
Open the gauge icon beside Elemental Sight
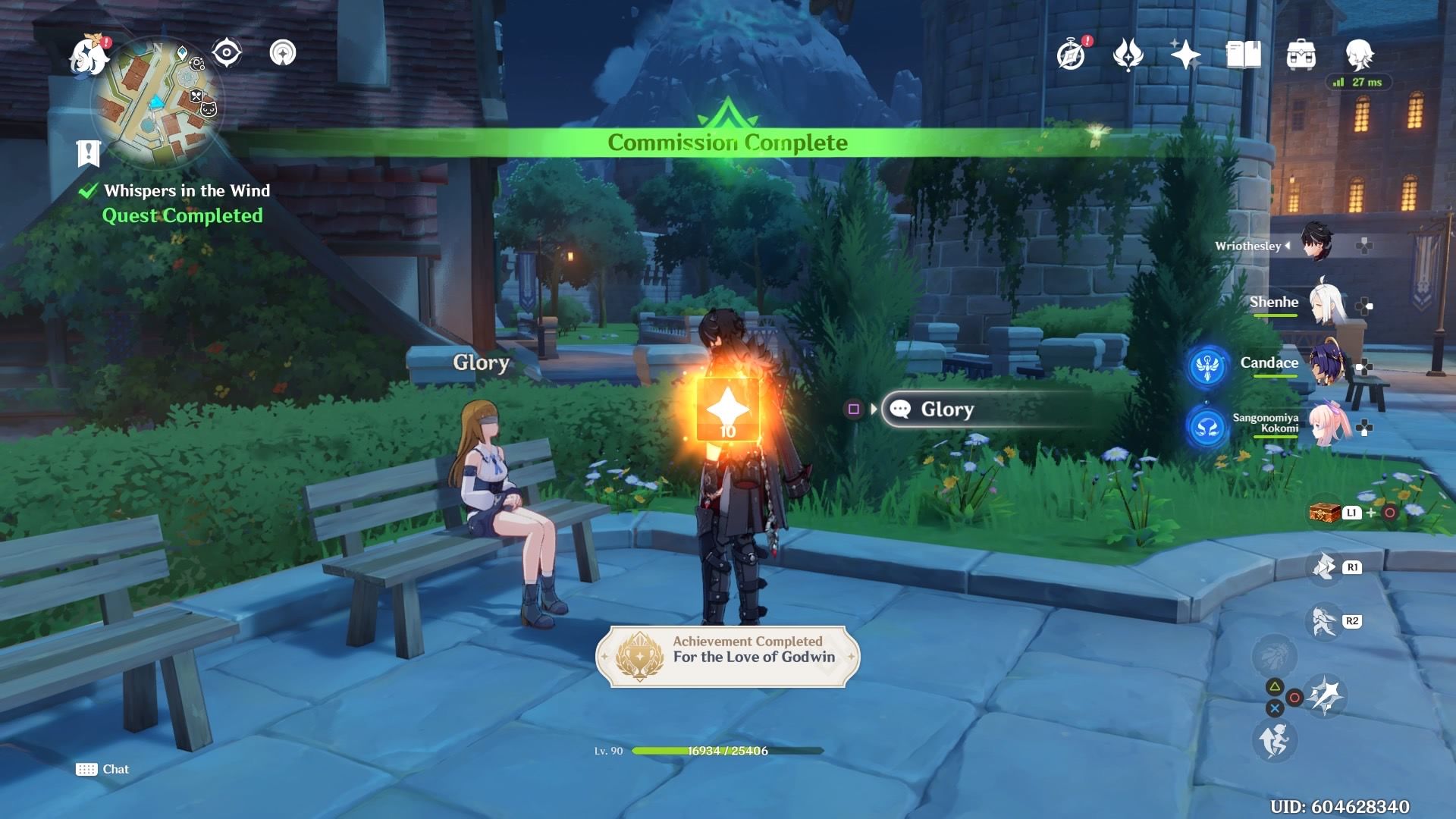[283, 53]
